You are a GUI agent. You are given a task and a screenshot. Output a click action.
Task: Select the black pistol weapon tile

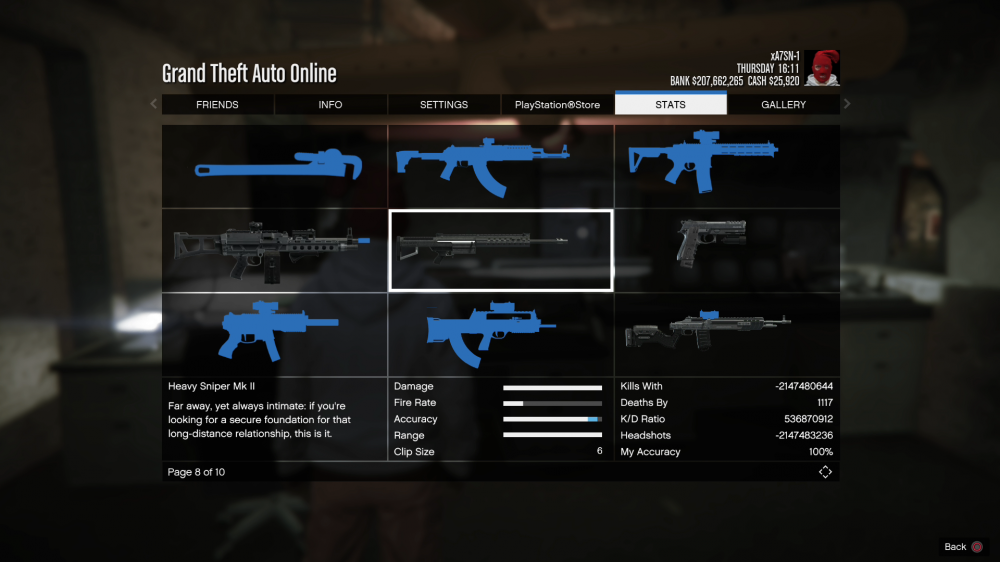726,250
